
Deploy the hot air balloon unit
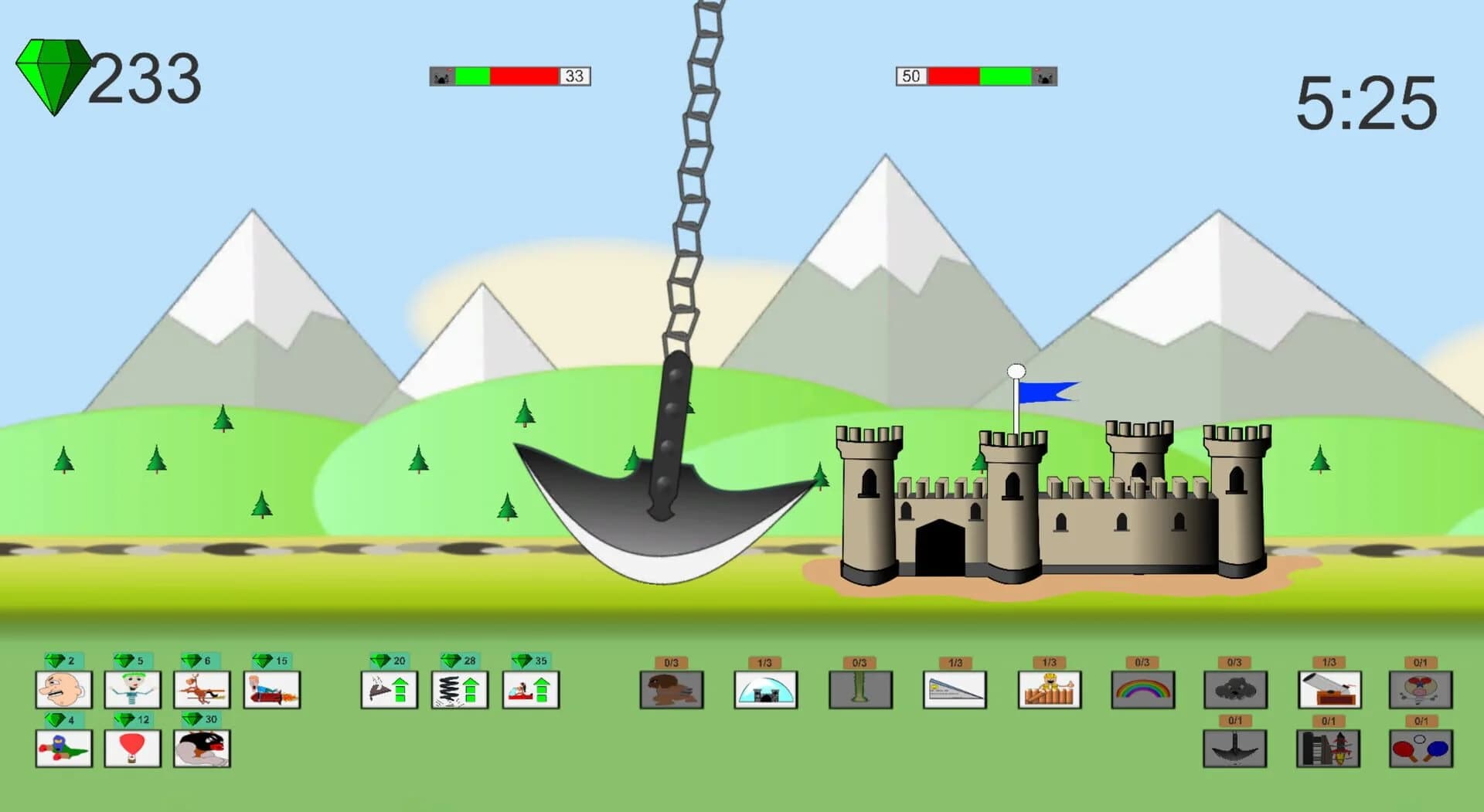tap(131, 749)
